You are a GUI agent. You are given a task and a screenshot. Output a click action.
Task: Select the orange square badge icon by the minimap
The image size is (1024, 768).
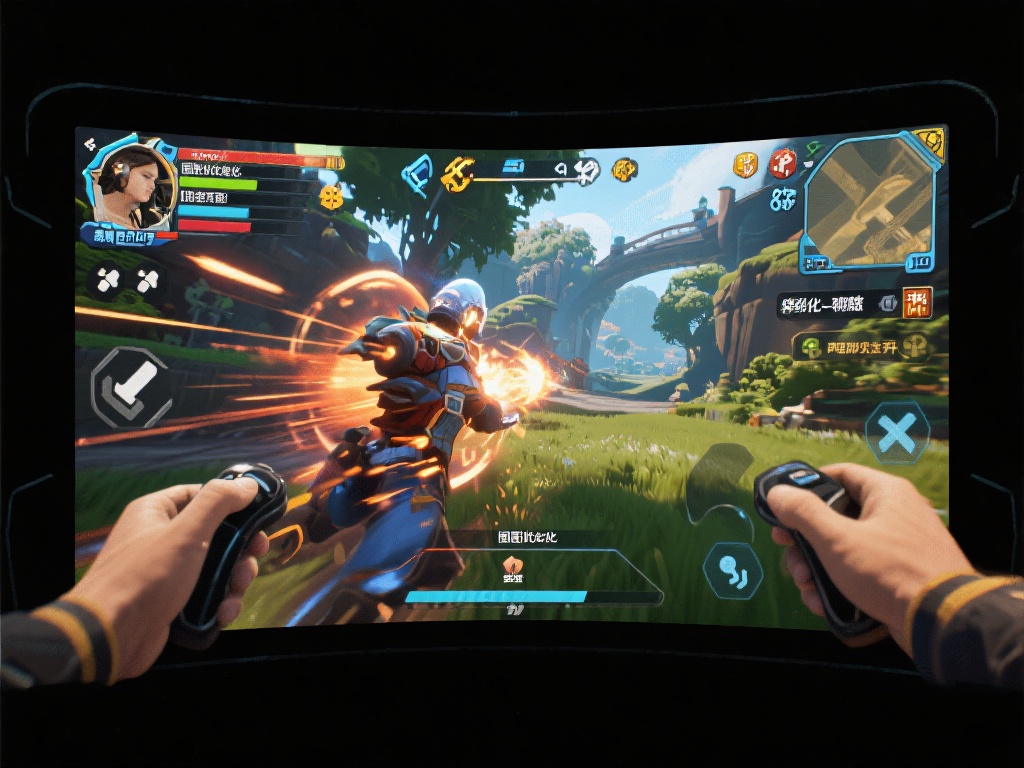tap(745, 165)
